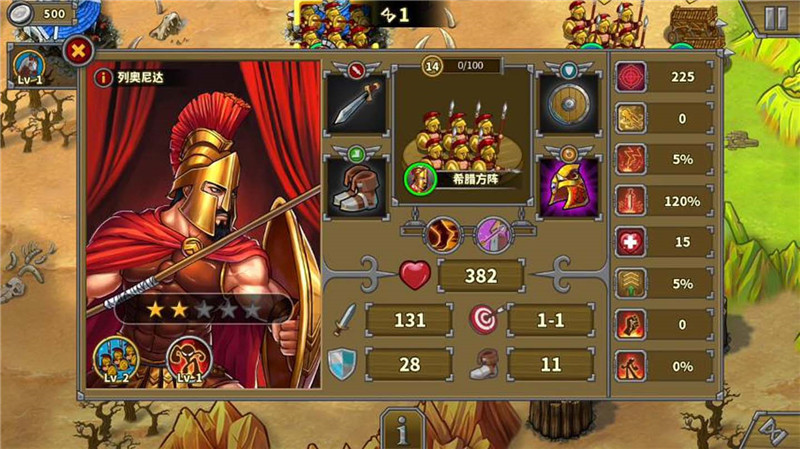Select the round shield equipment slot
Viewport: 800px width, 449px height.
(x=568, y=104)
